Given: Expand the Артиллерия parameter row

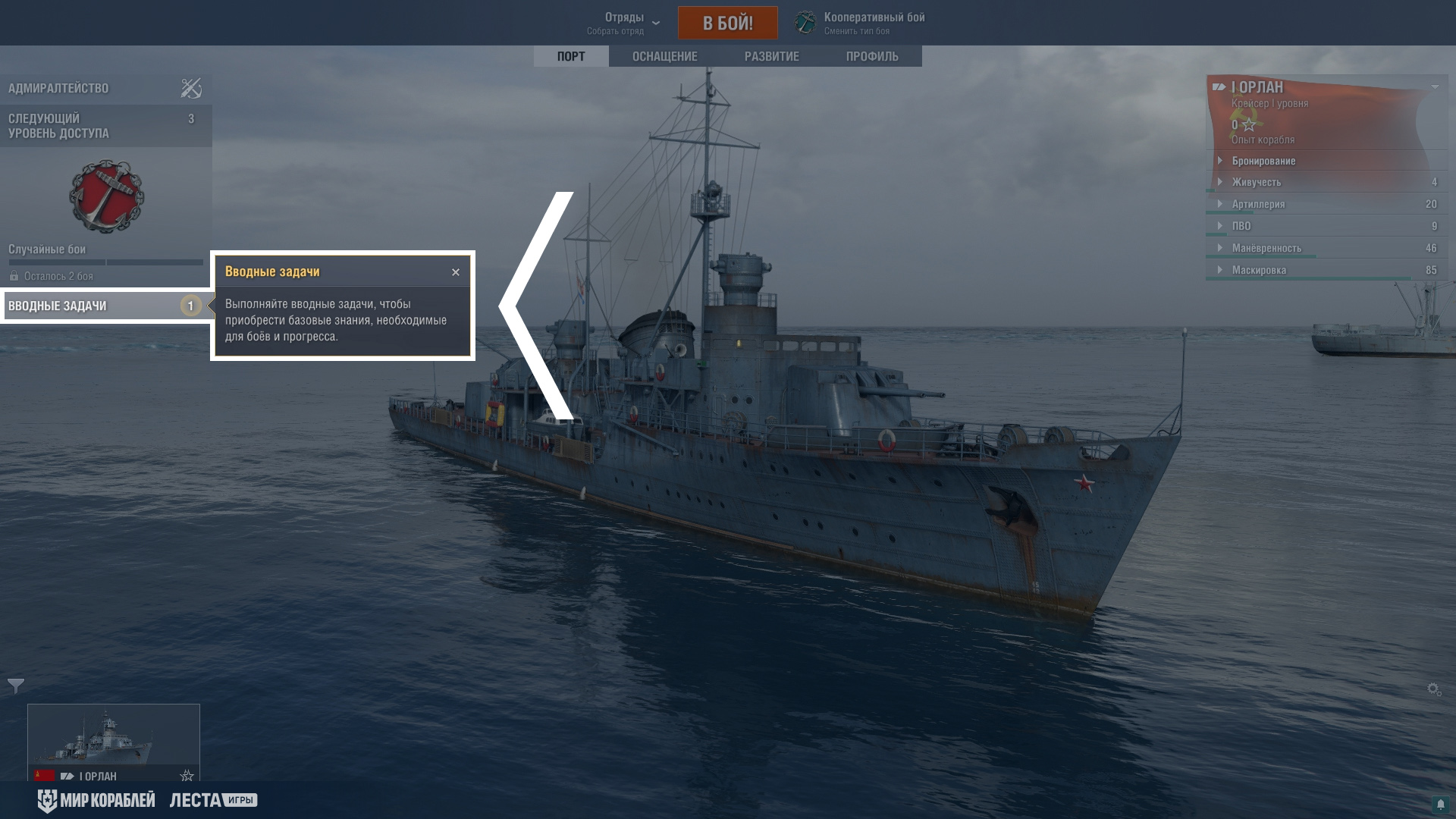Looking at the screenshot, I should click(x=1258, y=204).
